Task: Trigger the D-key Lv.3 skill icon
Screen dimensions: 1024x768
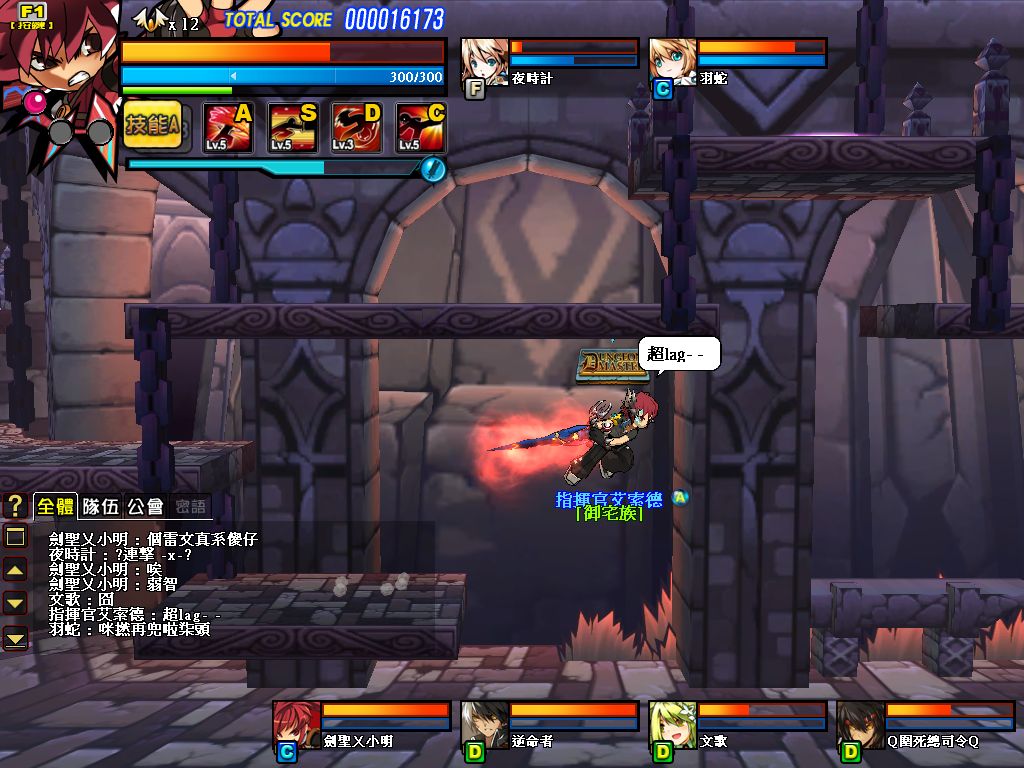Action: [357, 128]
